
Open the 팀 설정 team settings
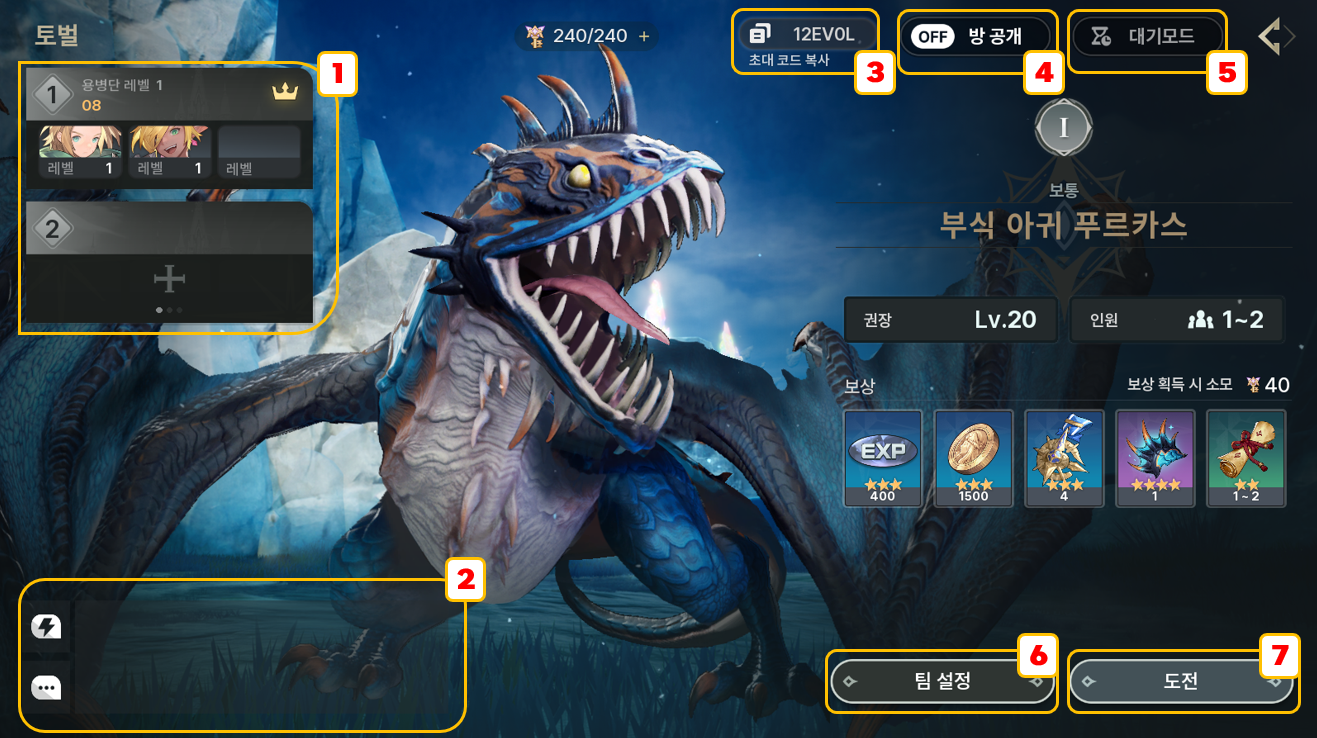coord(942,682)
